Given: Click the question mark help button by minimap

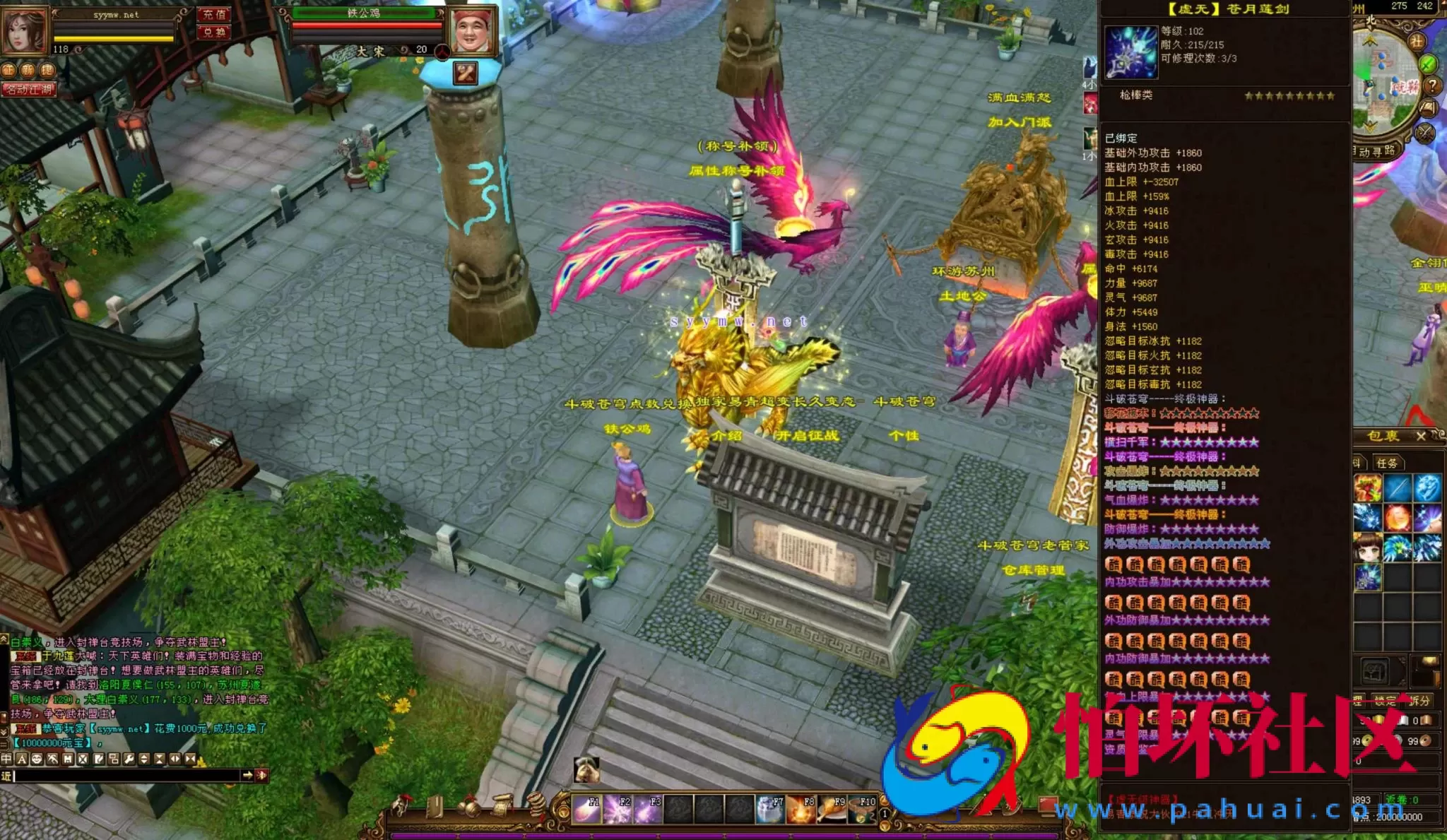Looking at the screenshot, I should (x=1432, y=85).
